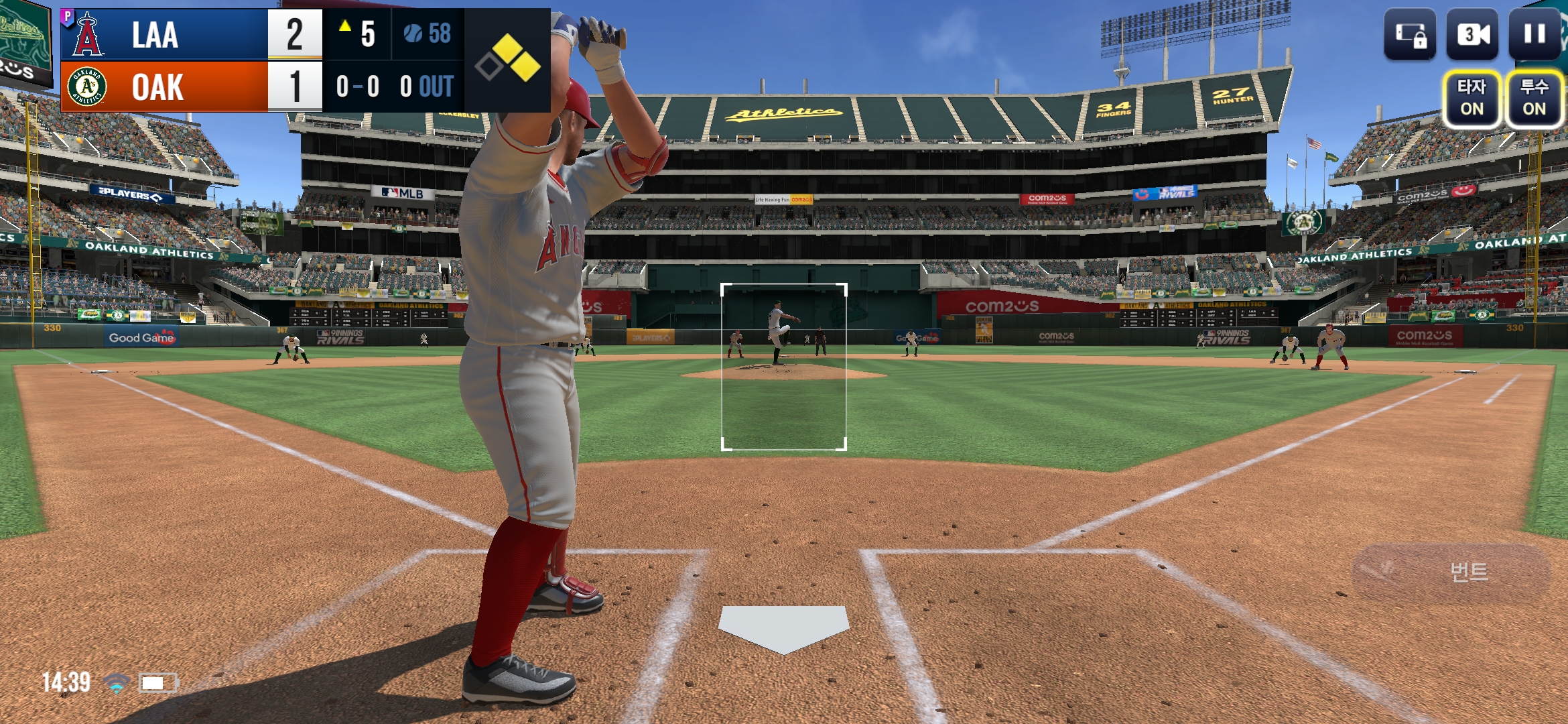Toggle the 투수 ON pitcher setting

[x=1534, y=99]
